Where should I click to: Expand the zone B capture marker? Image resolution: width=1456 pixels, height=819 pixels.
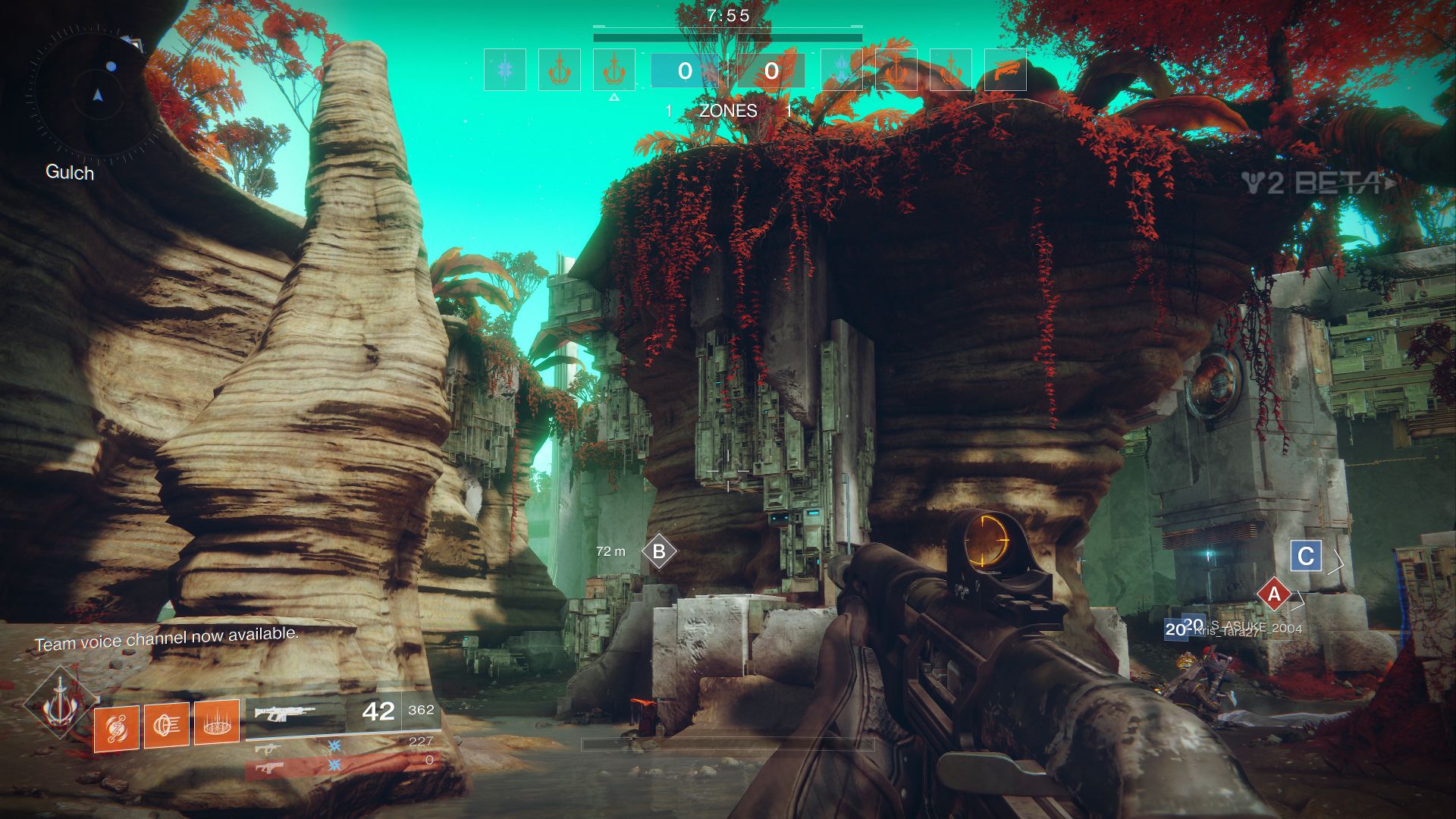(x=658, y=551)
